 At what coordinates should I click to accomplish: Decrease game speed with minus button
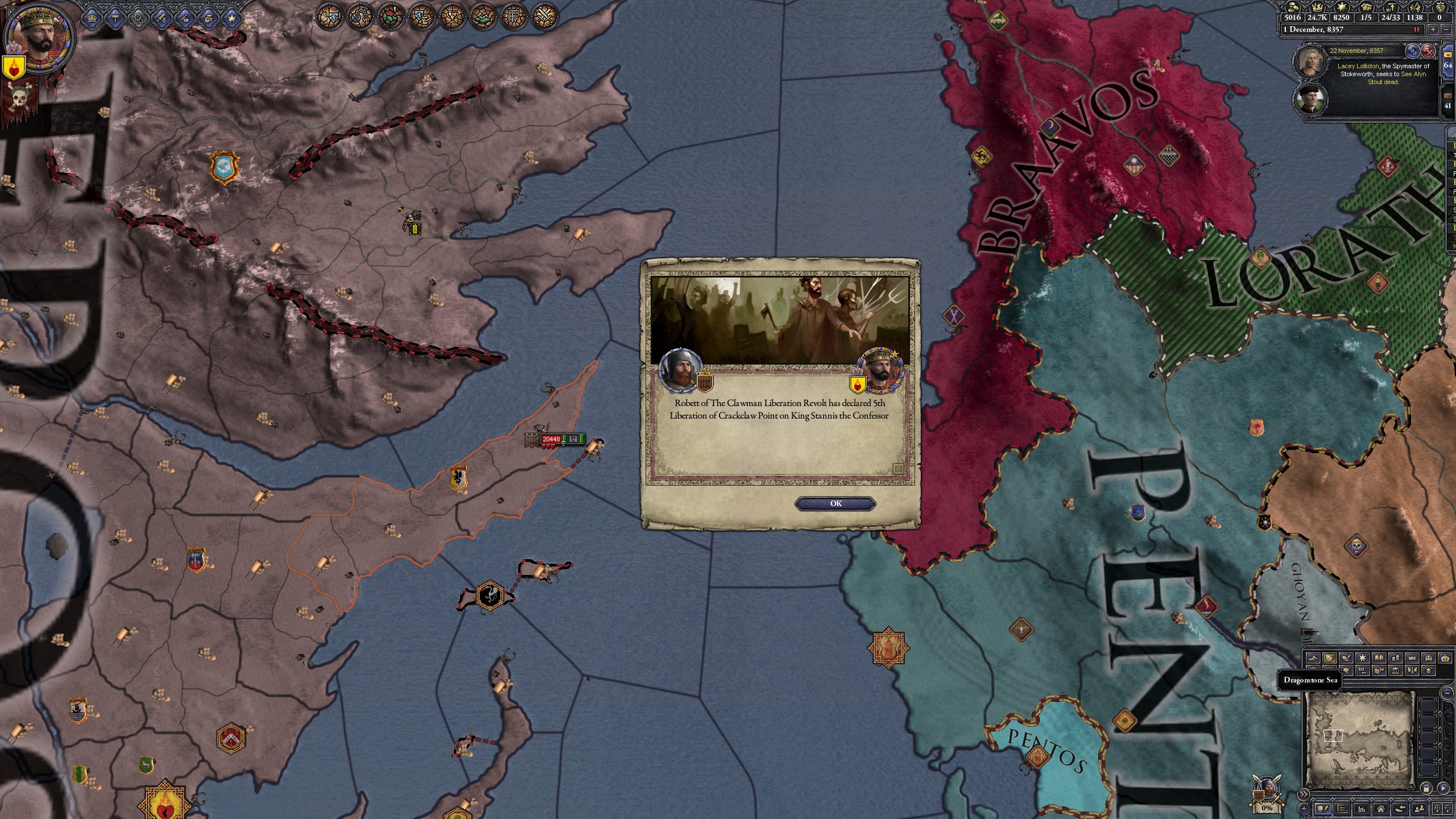click(1447, 30)
